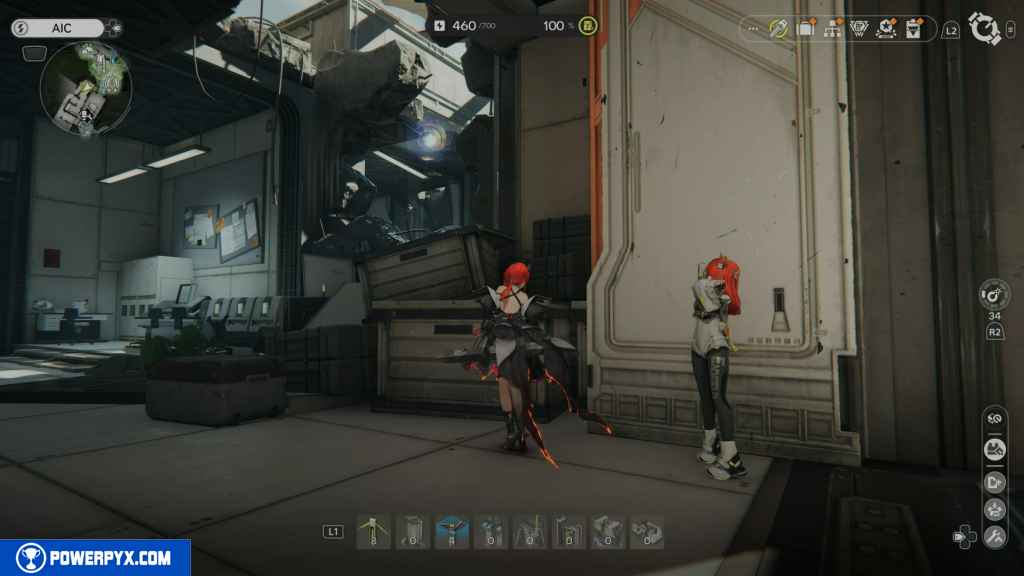This screenshot has height=576, width=1024.
Task: Open the star badge icon
Action: coord(886,29)
